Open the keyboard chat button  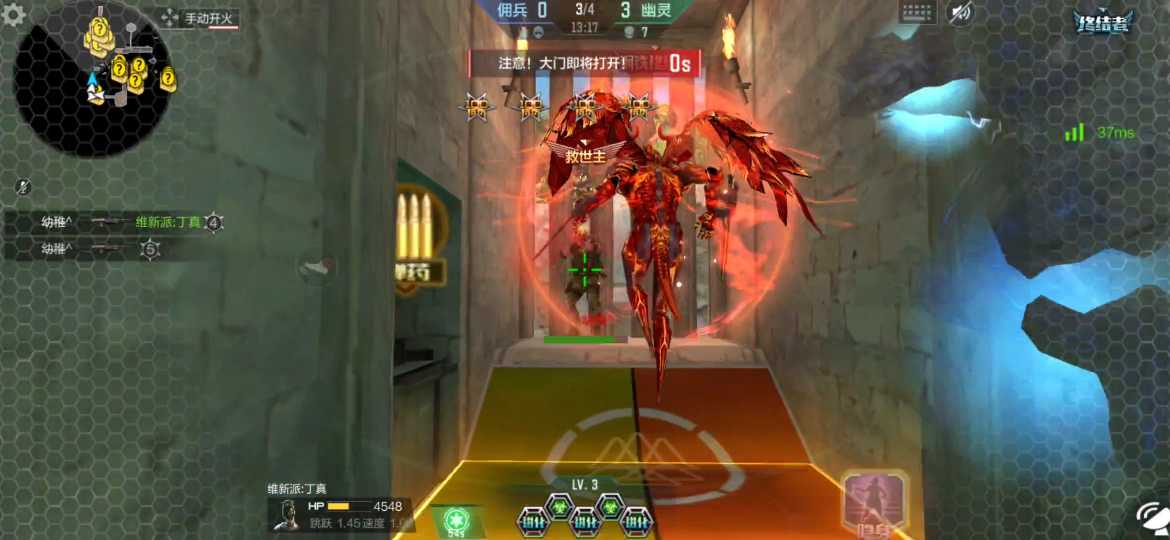click(x=917, y=13)
